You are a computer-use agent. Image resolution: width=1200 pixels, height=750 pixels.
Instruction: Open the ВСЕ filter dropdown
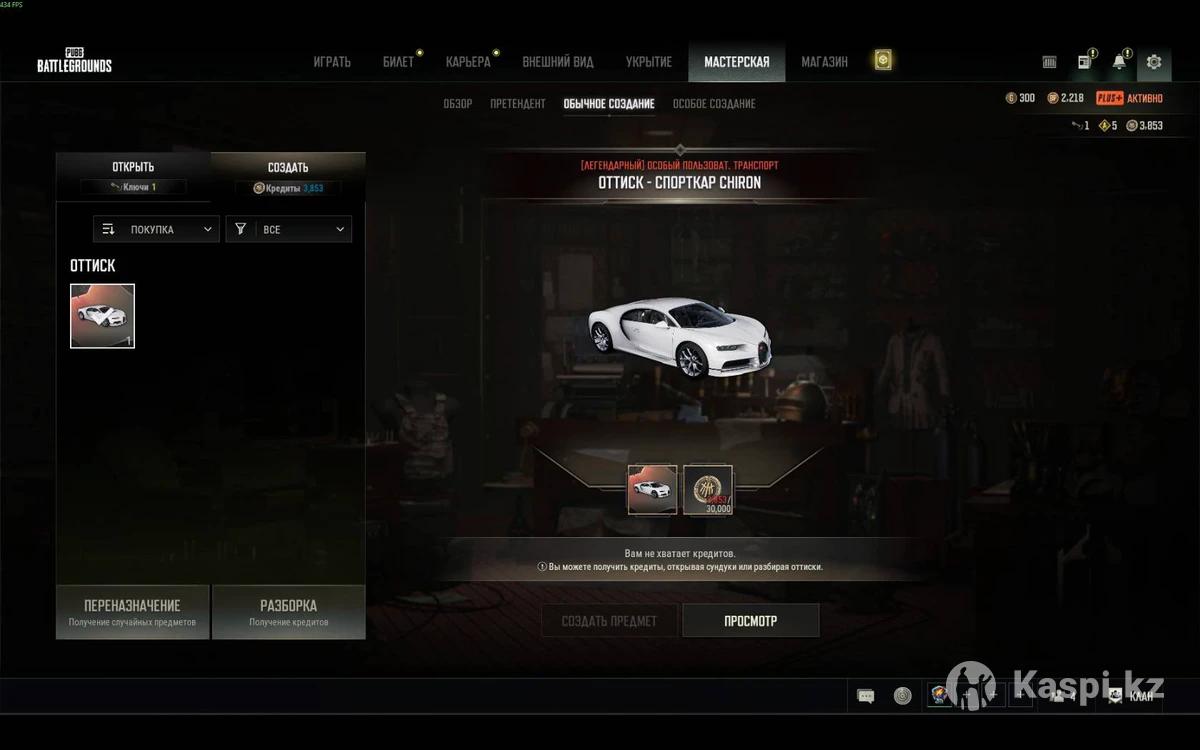[289, 229]
